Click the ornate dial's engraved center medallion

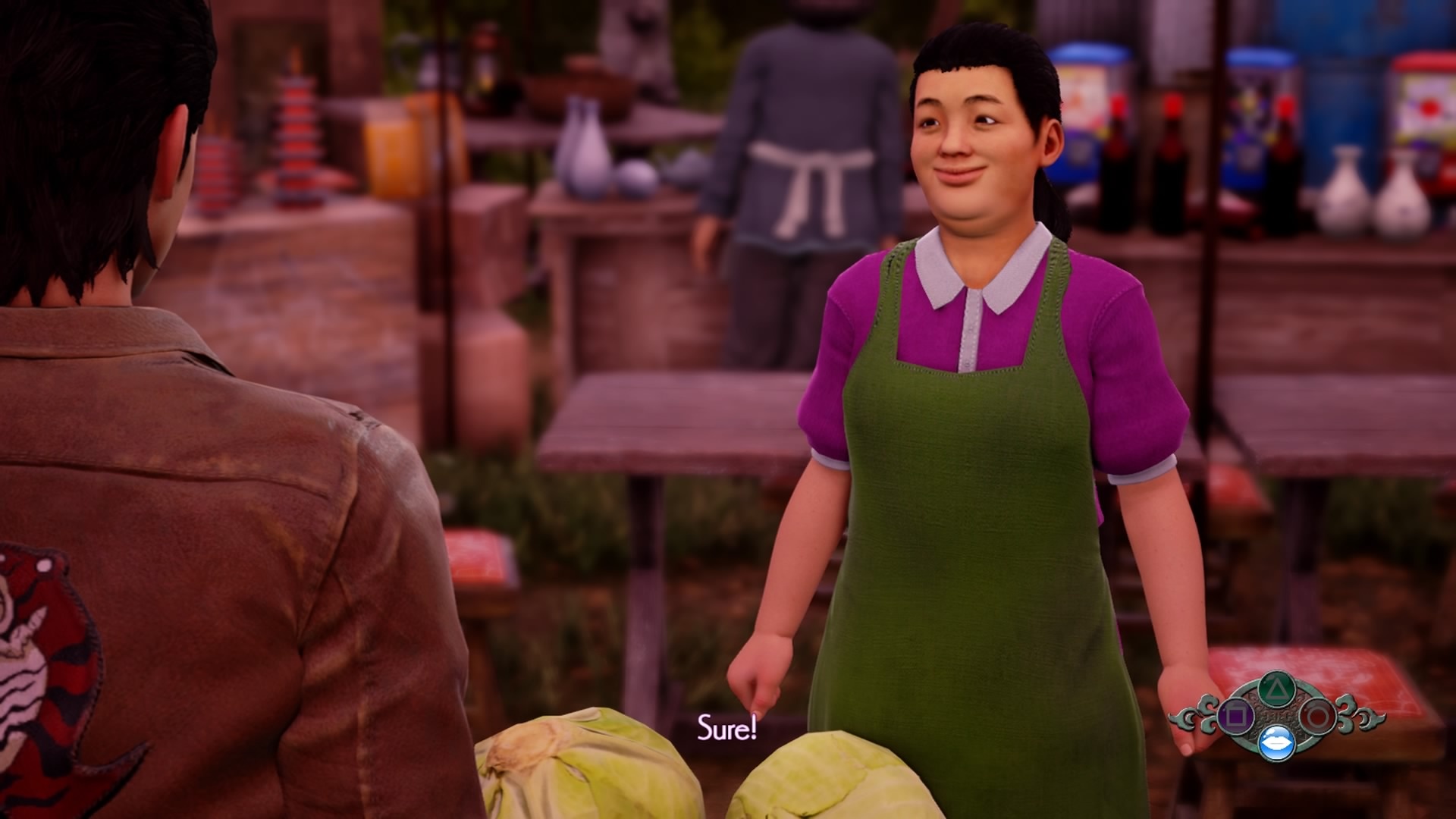point(1279,713)
